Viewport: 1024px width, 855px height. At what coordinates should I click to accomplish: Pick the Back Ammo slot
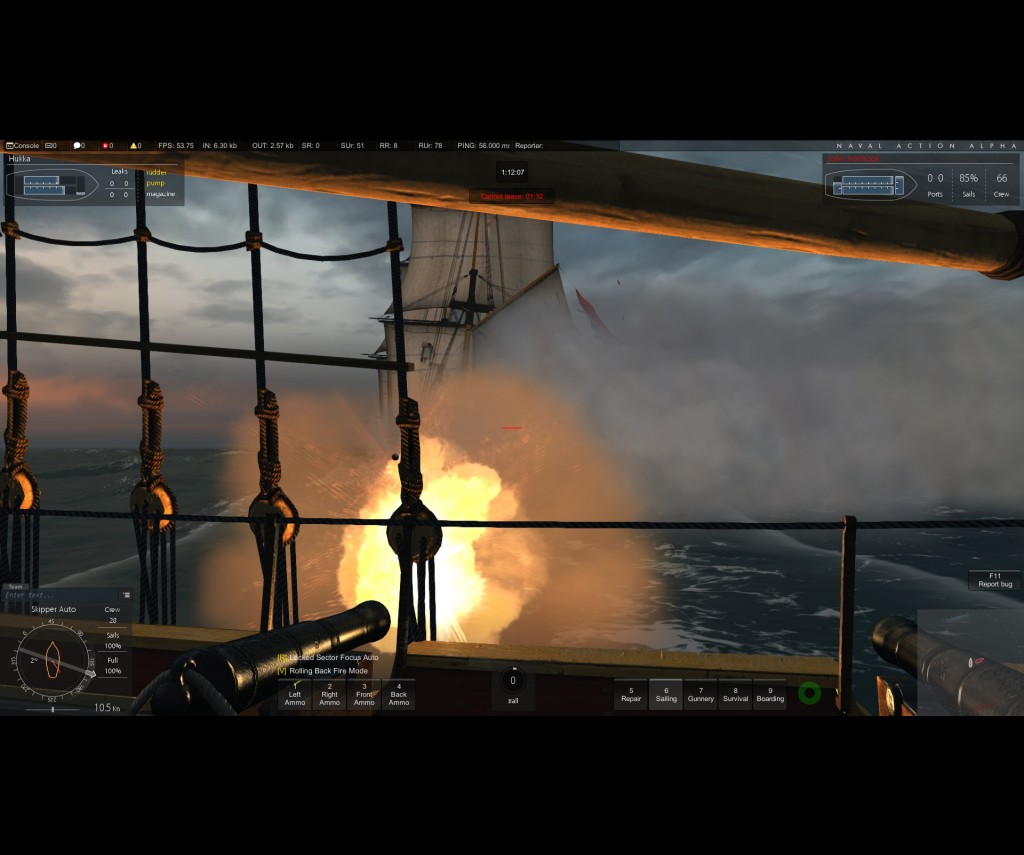pos(399,694)
